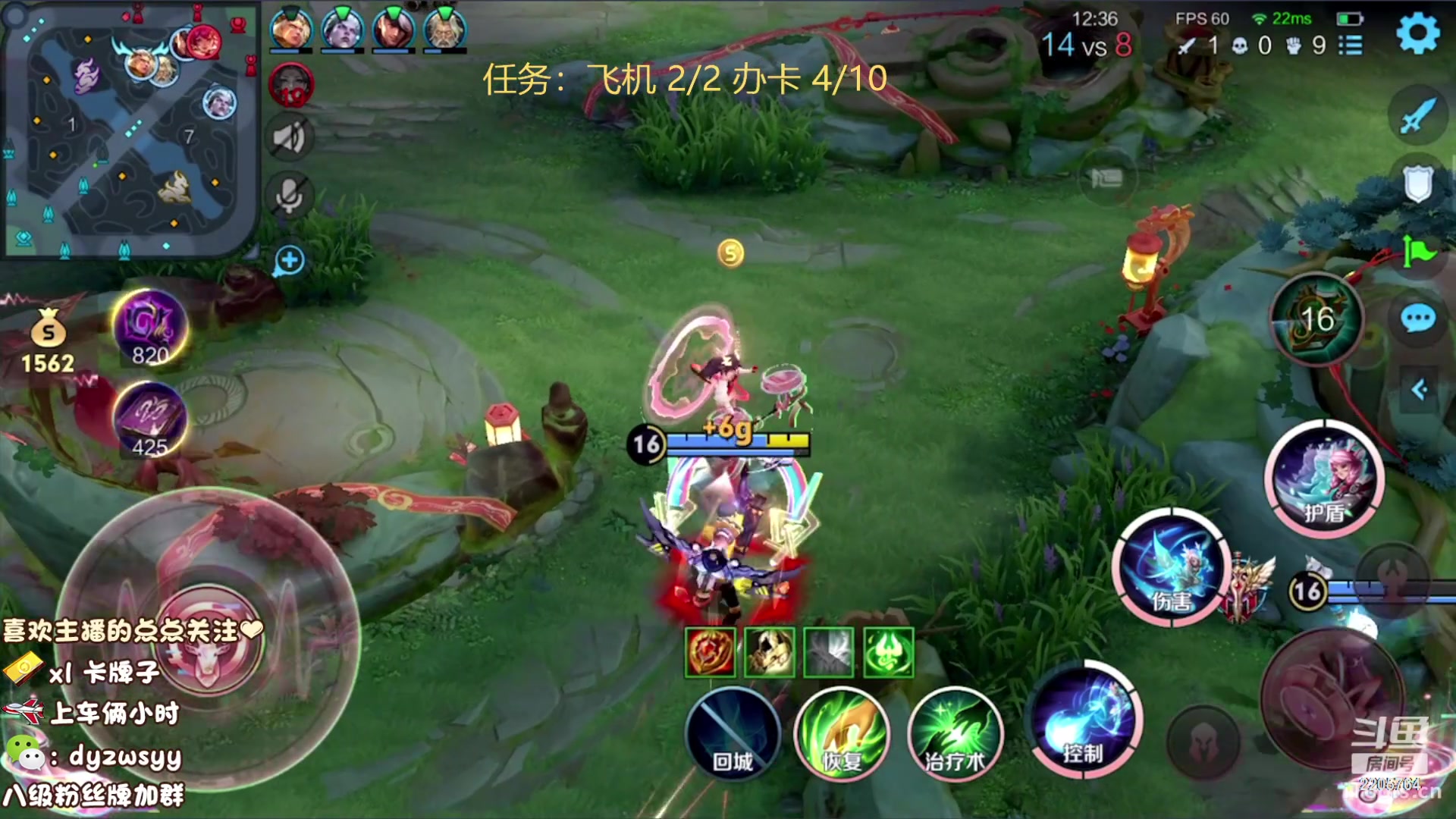Toggle the speaker audio button
This screenshot has width=1456, height=819.
pos(290,138)
